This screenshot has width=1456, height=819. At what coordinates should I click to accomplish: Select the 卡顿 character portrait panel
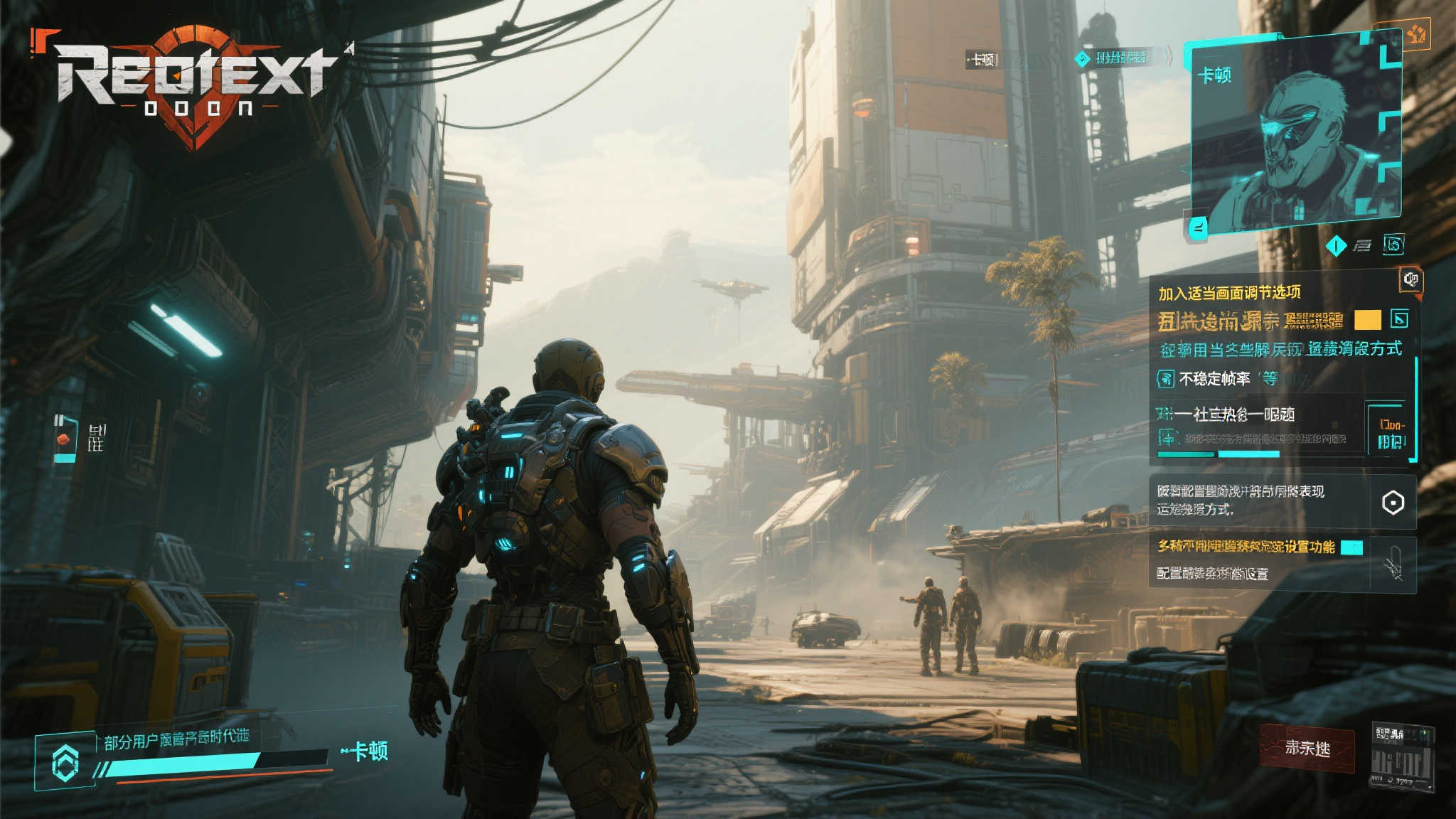1295,135
